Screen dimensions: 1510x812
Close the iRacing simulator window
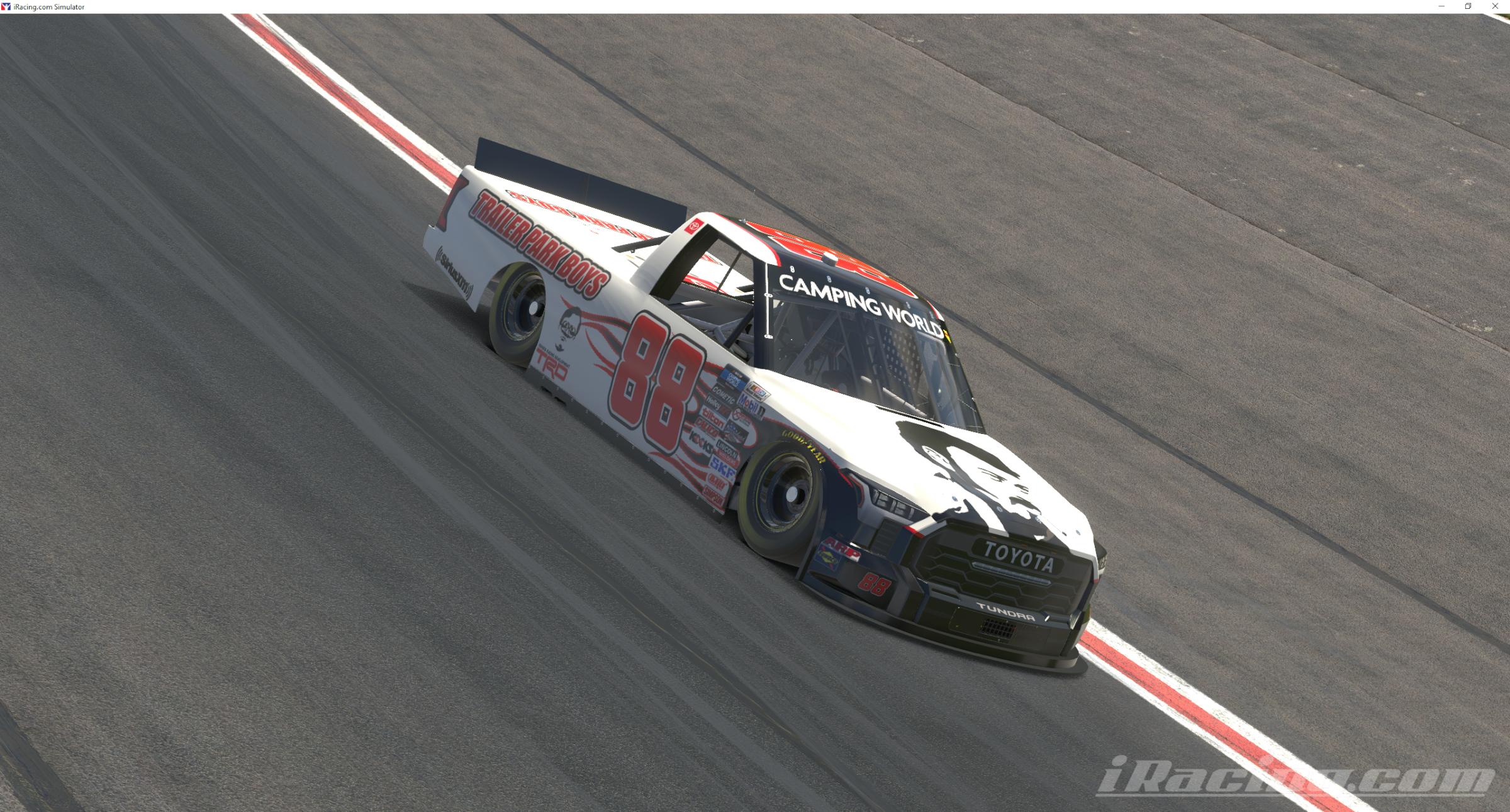tap(1495, 6)
